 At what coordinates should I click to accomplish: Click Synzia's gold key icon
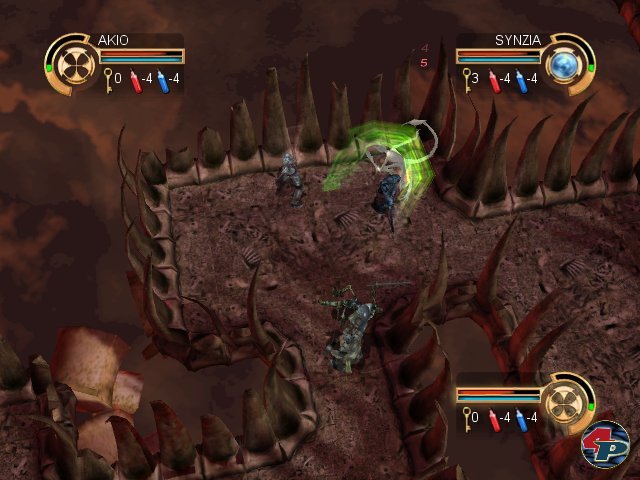tap(466, 78)
